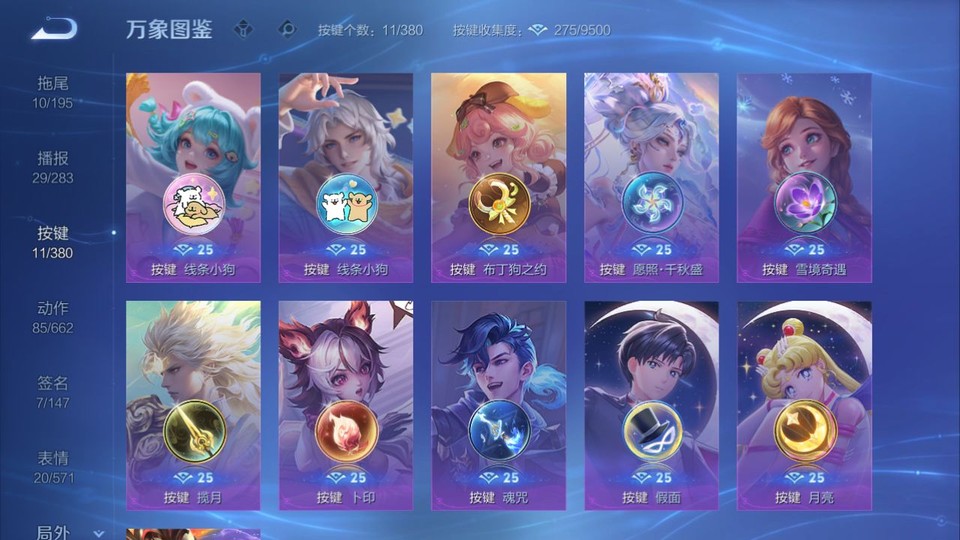Open the cube filter icon beside 万象图鉴
Image resolution: width=960 pixels, height=540 pixels.
click(245, 29)
